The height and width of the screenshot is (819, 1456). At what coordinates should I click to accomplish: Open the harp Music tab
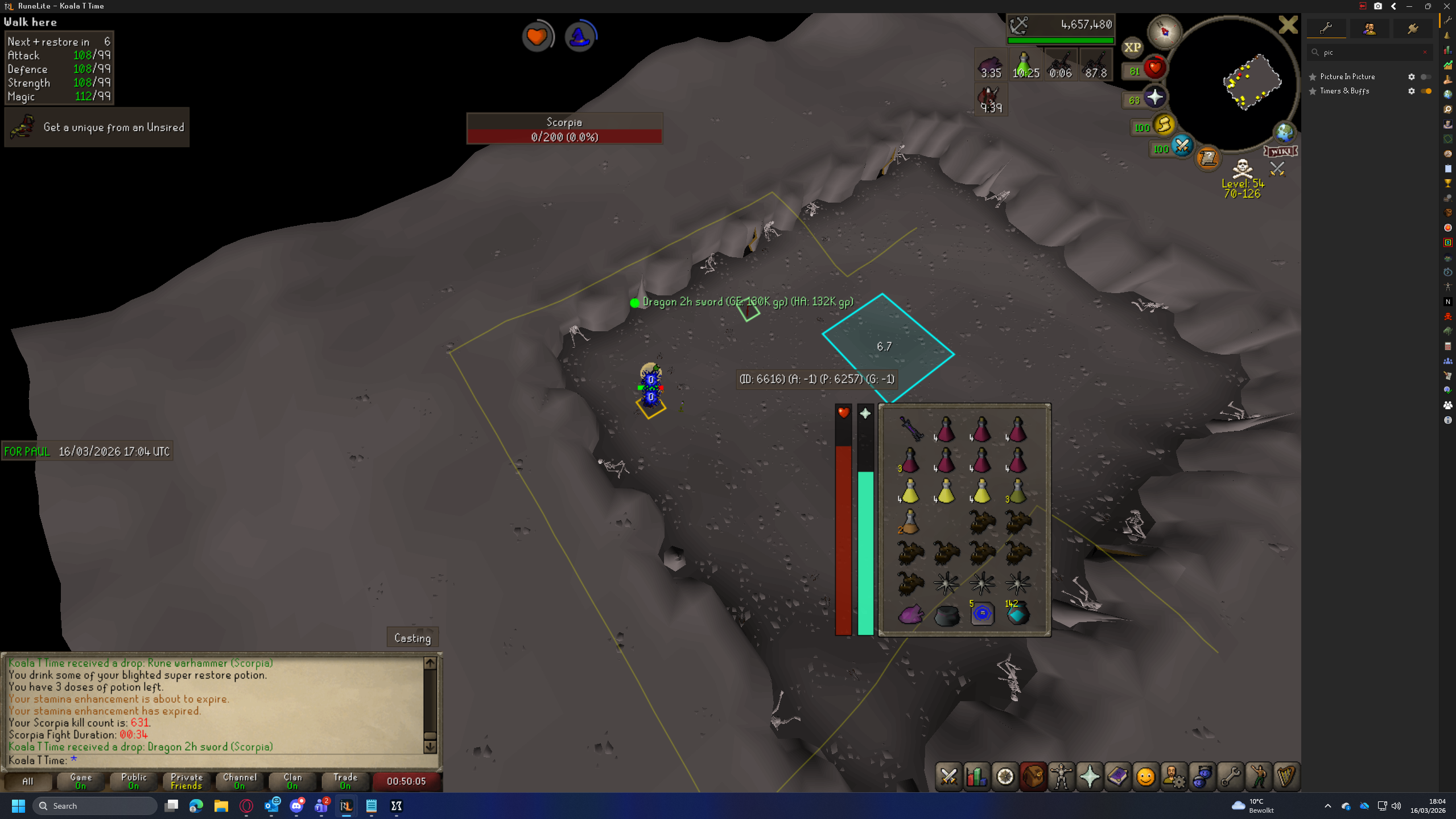[x=1286, y=777]
